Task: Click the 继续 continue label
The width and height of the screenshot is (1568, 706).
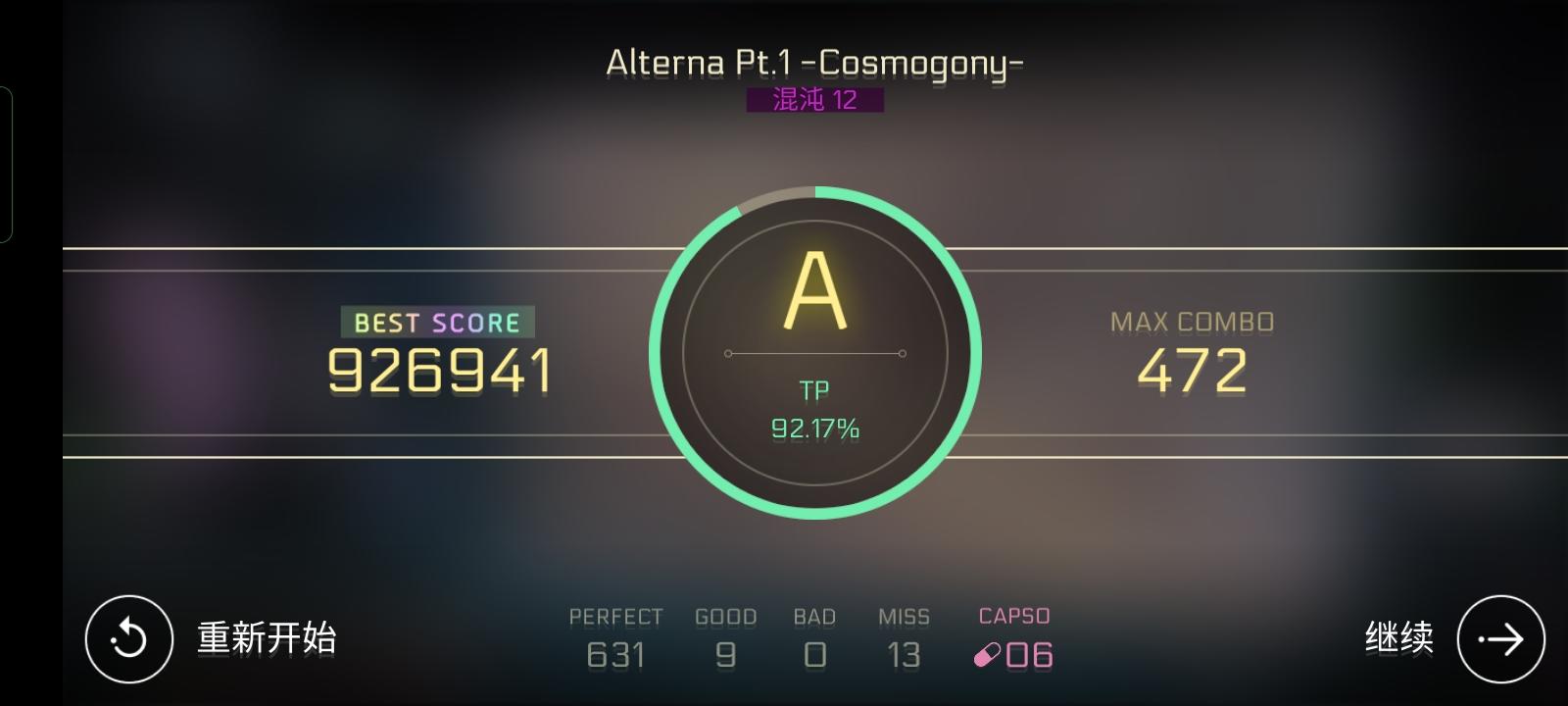Action: [1399, 637]
